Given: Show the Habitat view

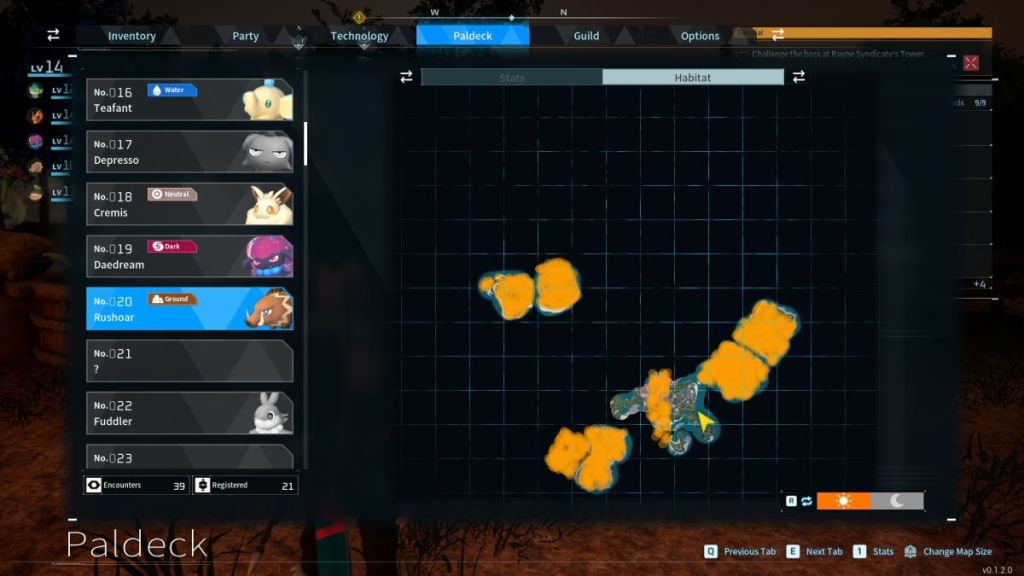Looking at the screenshot, I should pos(692,77).
